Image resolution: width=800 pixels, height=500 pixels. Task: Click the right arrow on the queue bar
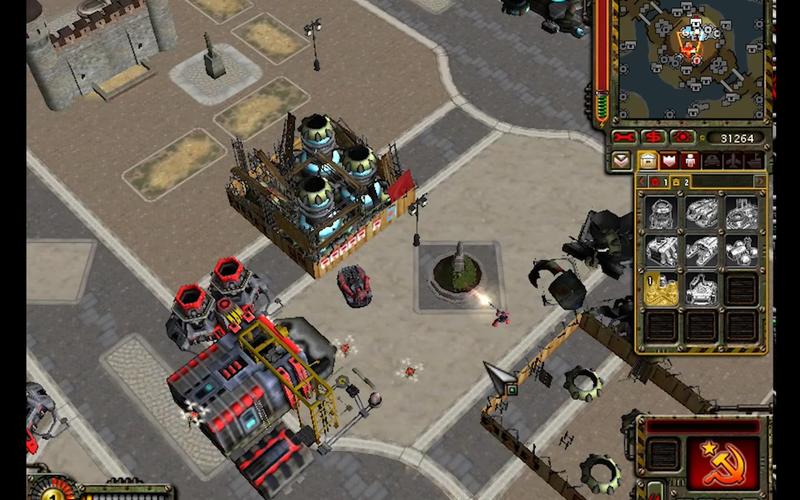pyautogui.click(x=759, y=182)
